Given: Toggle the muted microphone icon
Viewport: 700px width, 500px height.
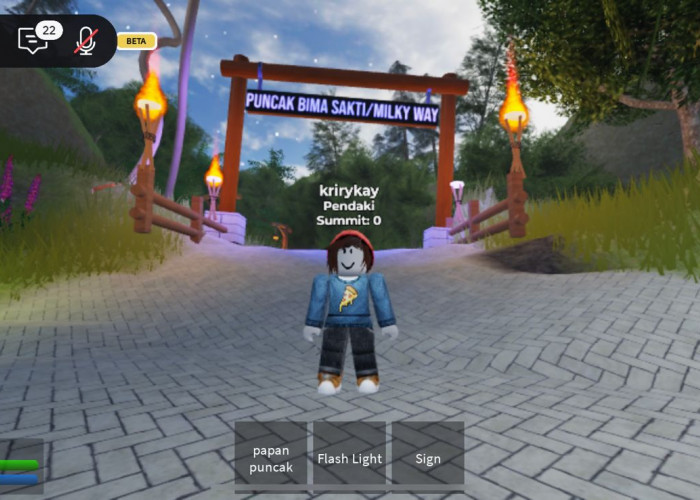Looking at the screenshot, I should pyautogui.click(x=86, y=41).
